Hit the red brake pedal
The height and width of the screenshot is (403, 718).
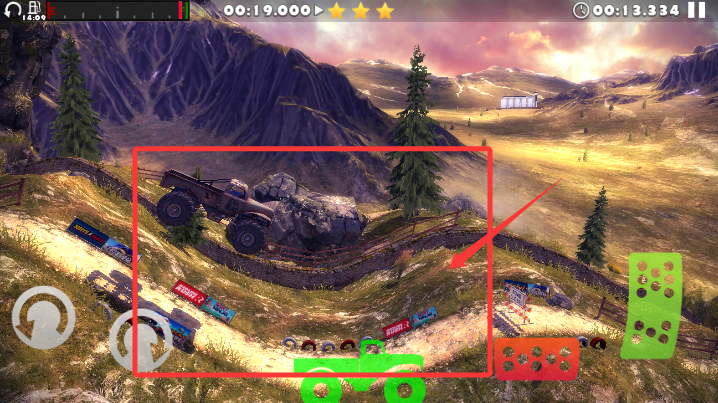click(537, 358)
